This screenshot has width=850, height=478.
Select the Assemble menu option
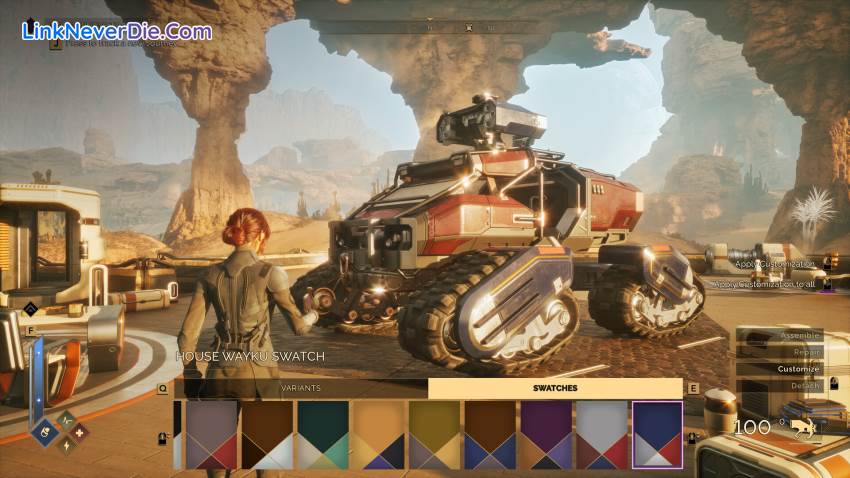pos(799,335)
